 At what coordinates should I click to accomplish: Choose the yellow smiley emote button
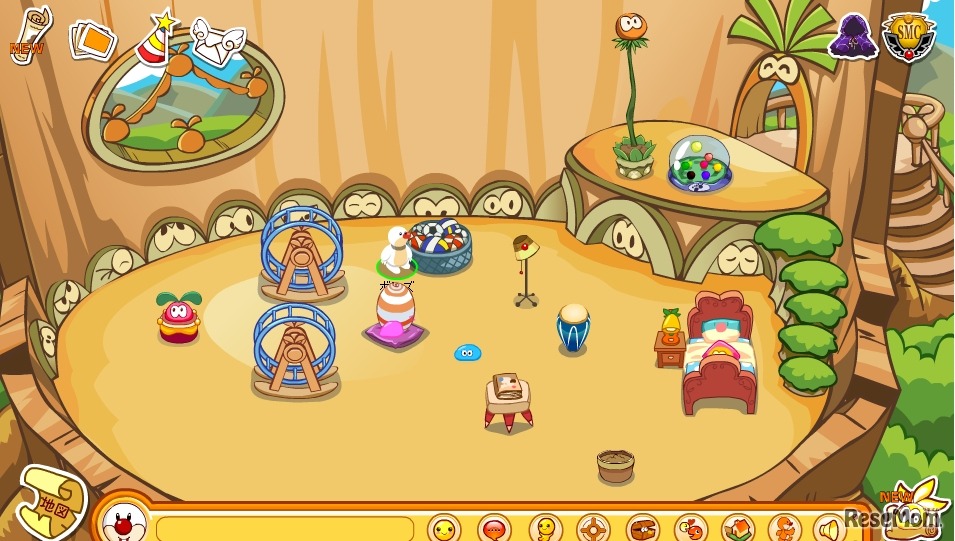pos(444,527)
